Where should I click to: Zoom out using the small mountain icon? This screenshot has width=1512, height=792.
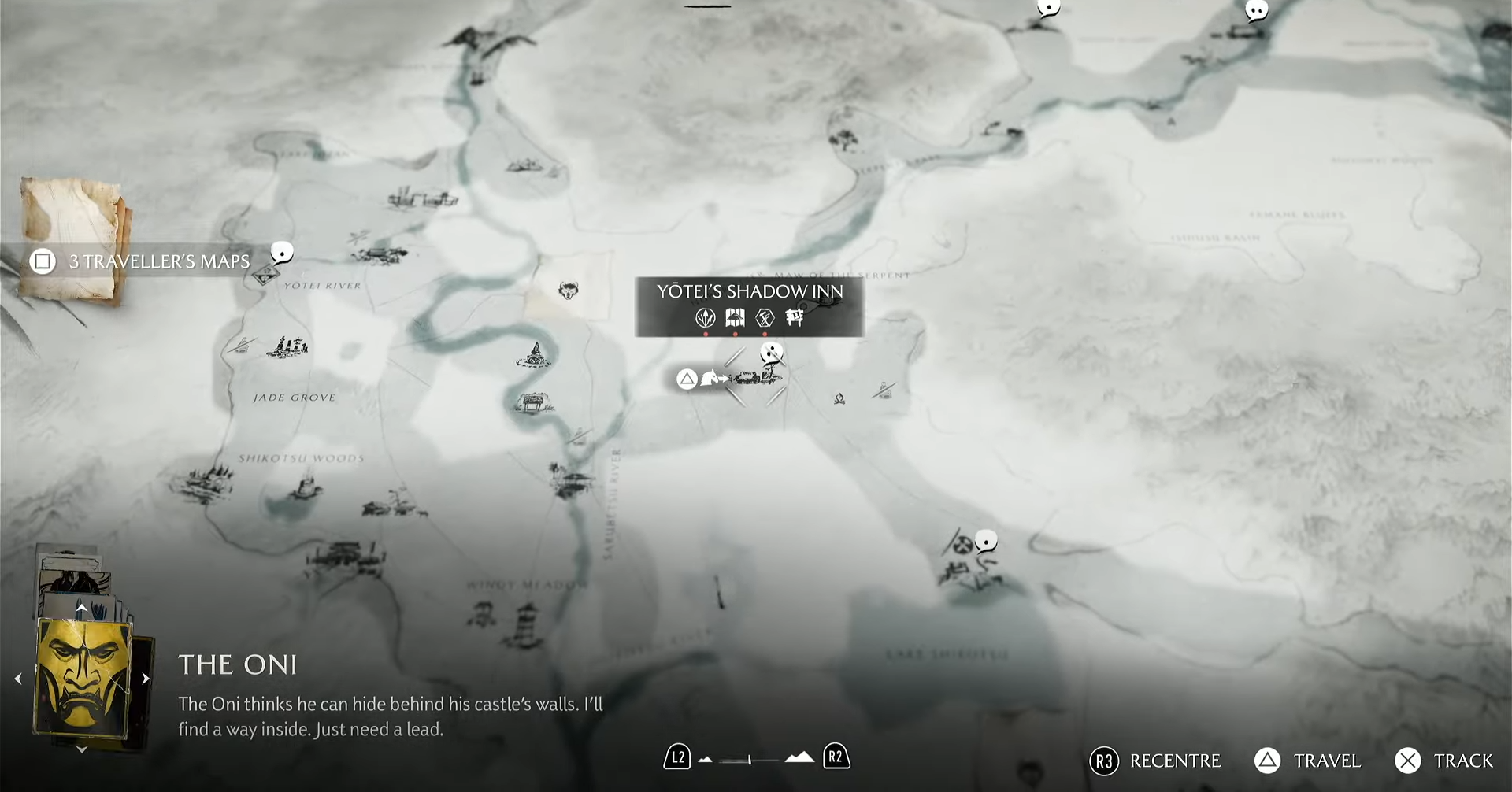point(706,760)
